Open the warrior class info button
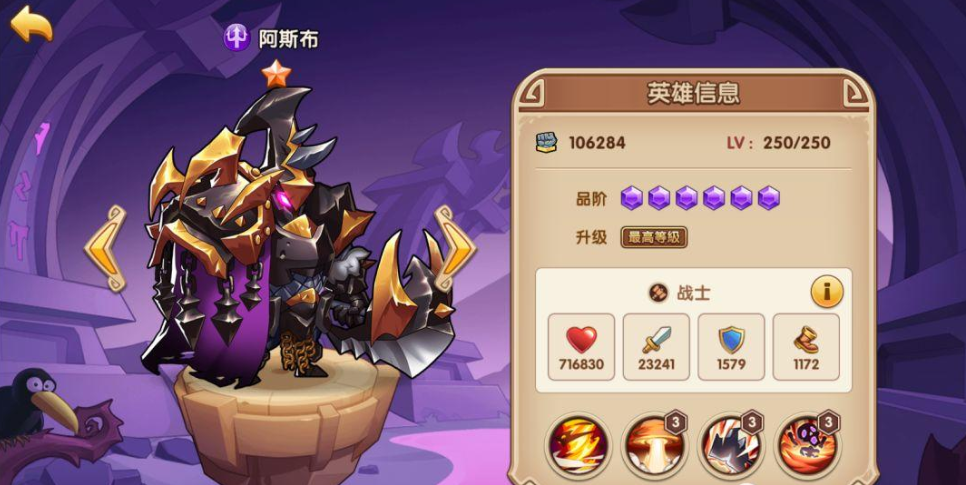This screenshot has height=485, width=966. [826, 292]
